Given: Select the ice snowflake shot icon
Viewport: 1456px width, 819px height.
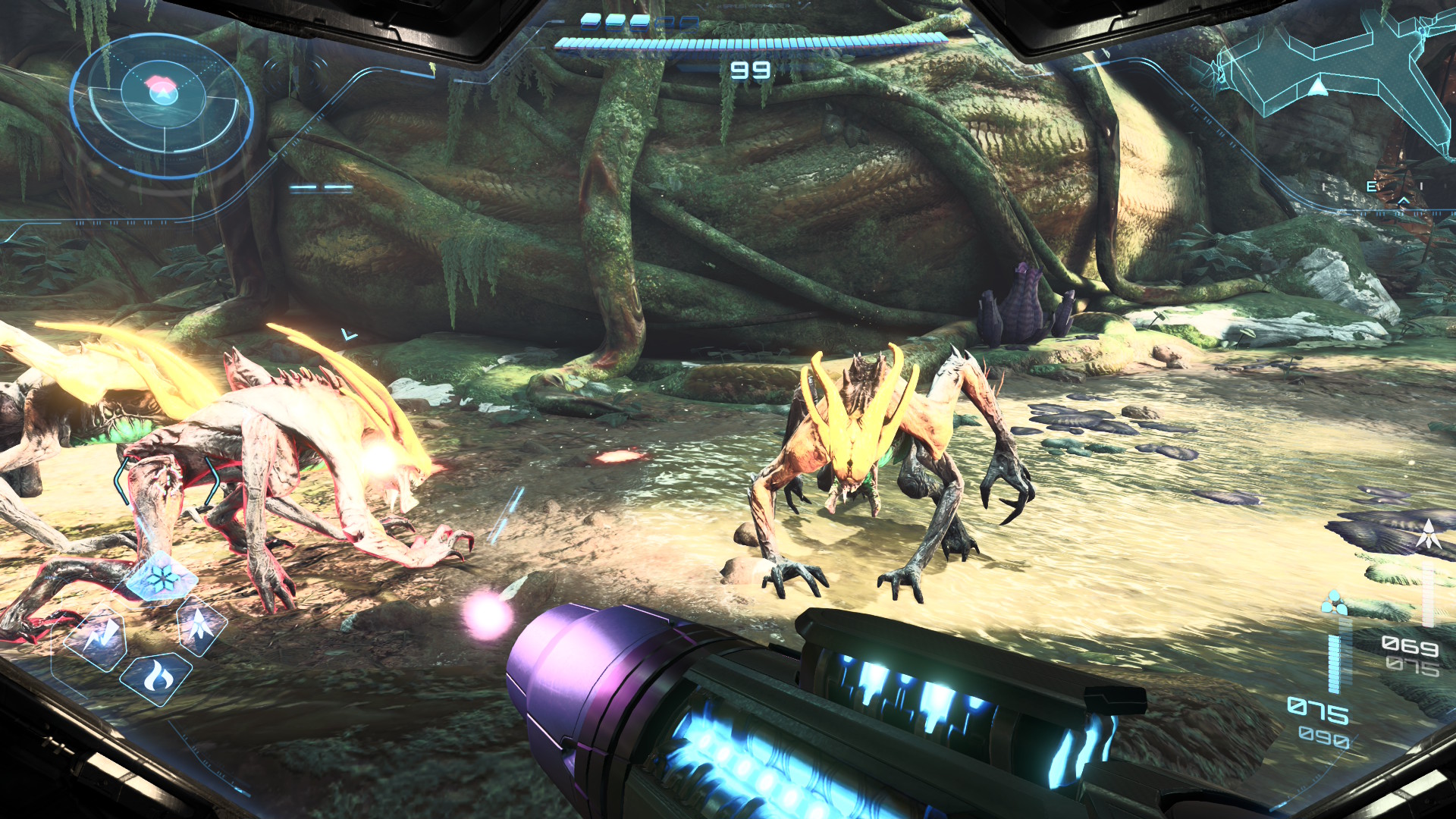Looking at the screenshot, I should pos(162,580).
